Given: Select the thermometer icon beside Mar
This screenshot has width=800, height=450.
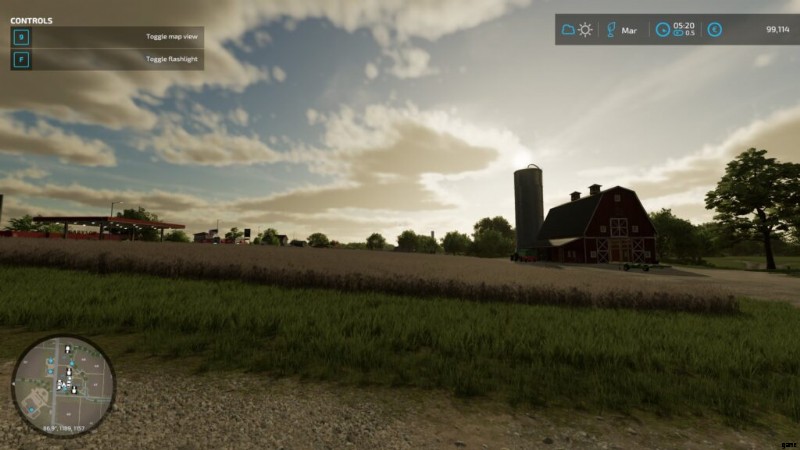Looking at the screenshot, I should pos(611,30).
